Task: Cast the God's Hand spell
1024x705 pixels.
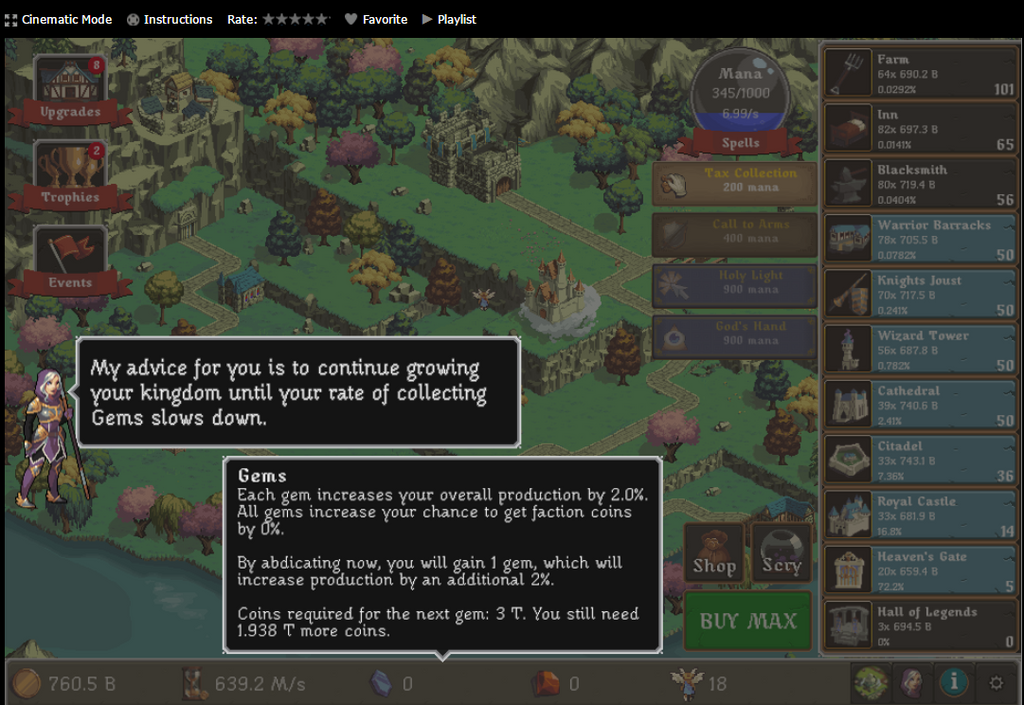Action: pyautogui.click(x=735, y=334)
